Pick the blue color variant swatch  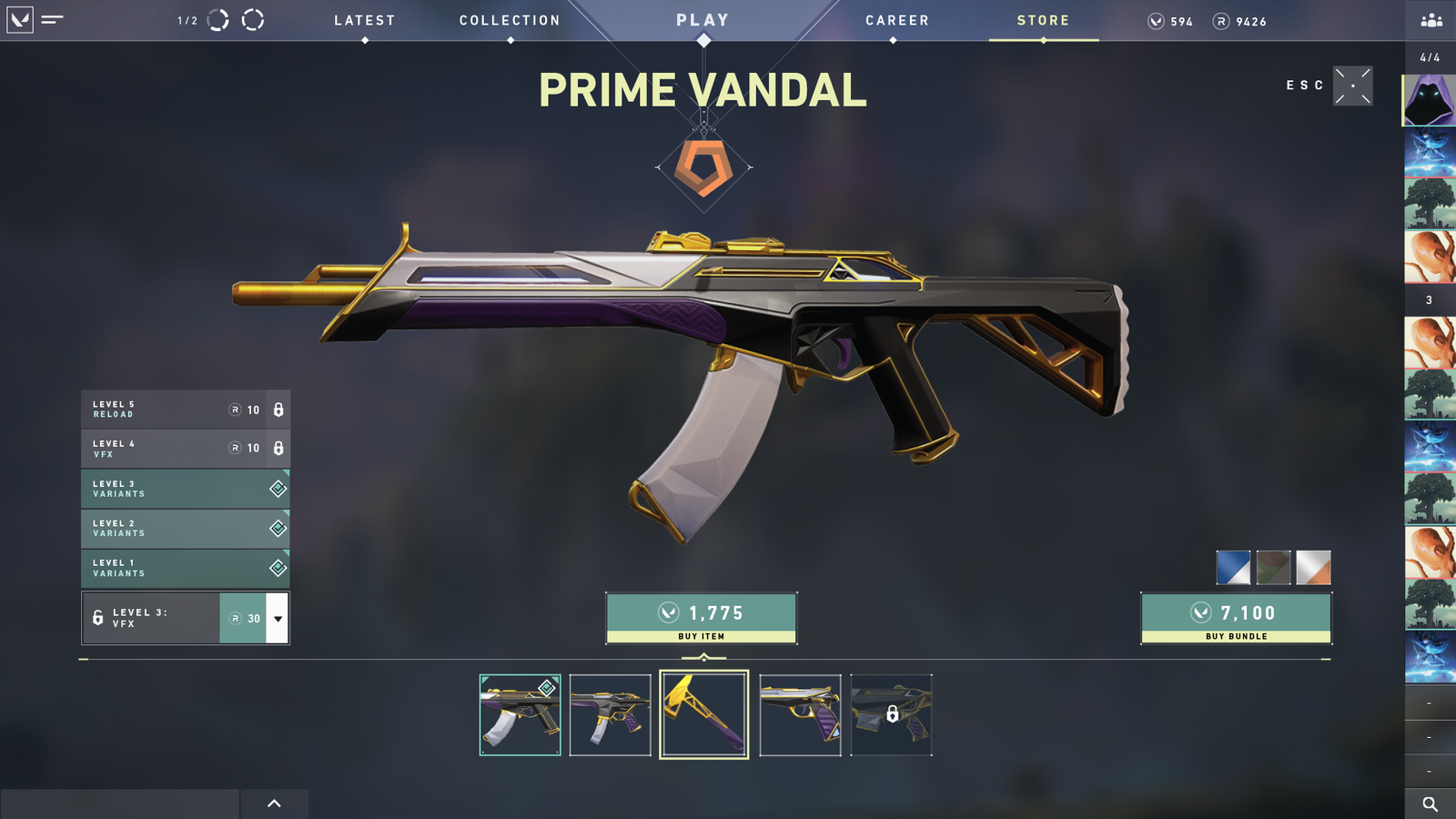pos(1233,568)
